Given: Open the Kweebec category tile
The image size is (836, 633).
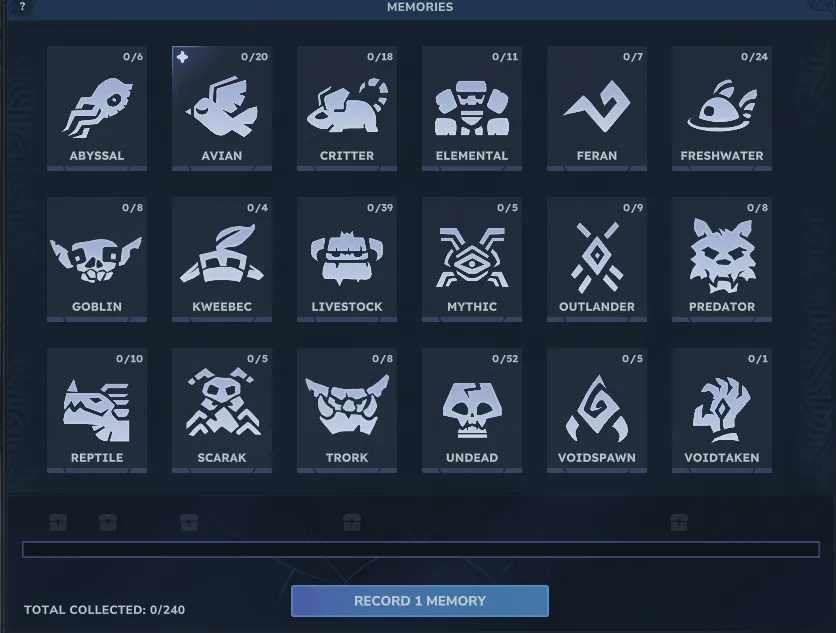Looking at the screenshot, I should 222,259.
